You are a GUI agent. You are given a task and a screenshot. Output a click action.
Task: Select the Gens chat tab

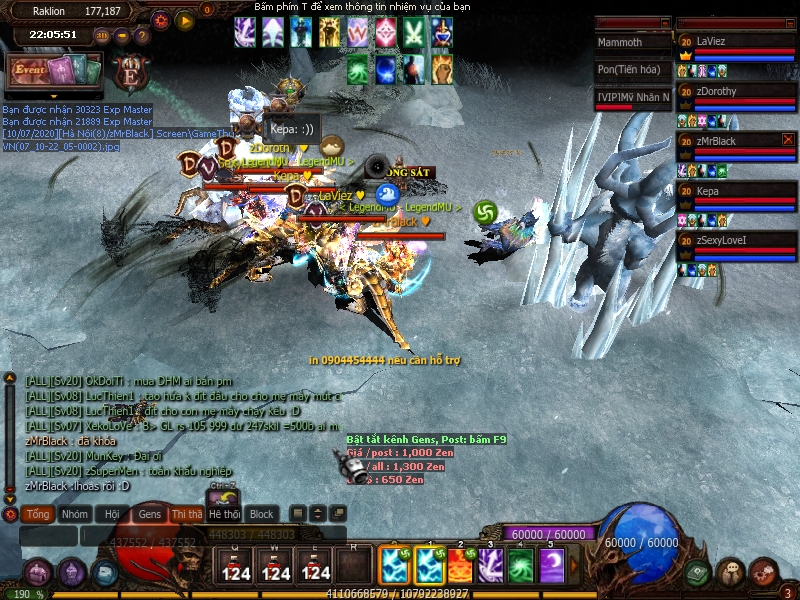(x=149, y=514)
